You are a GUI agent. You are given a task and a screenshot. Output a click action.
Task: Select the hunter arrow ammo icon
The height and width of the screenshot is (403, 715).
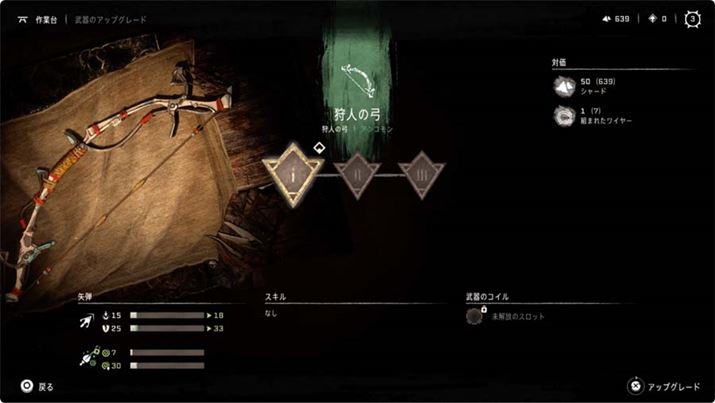click(x=87, y=322)
